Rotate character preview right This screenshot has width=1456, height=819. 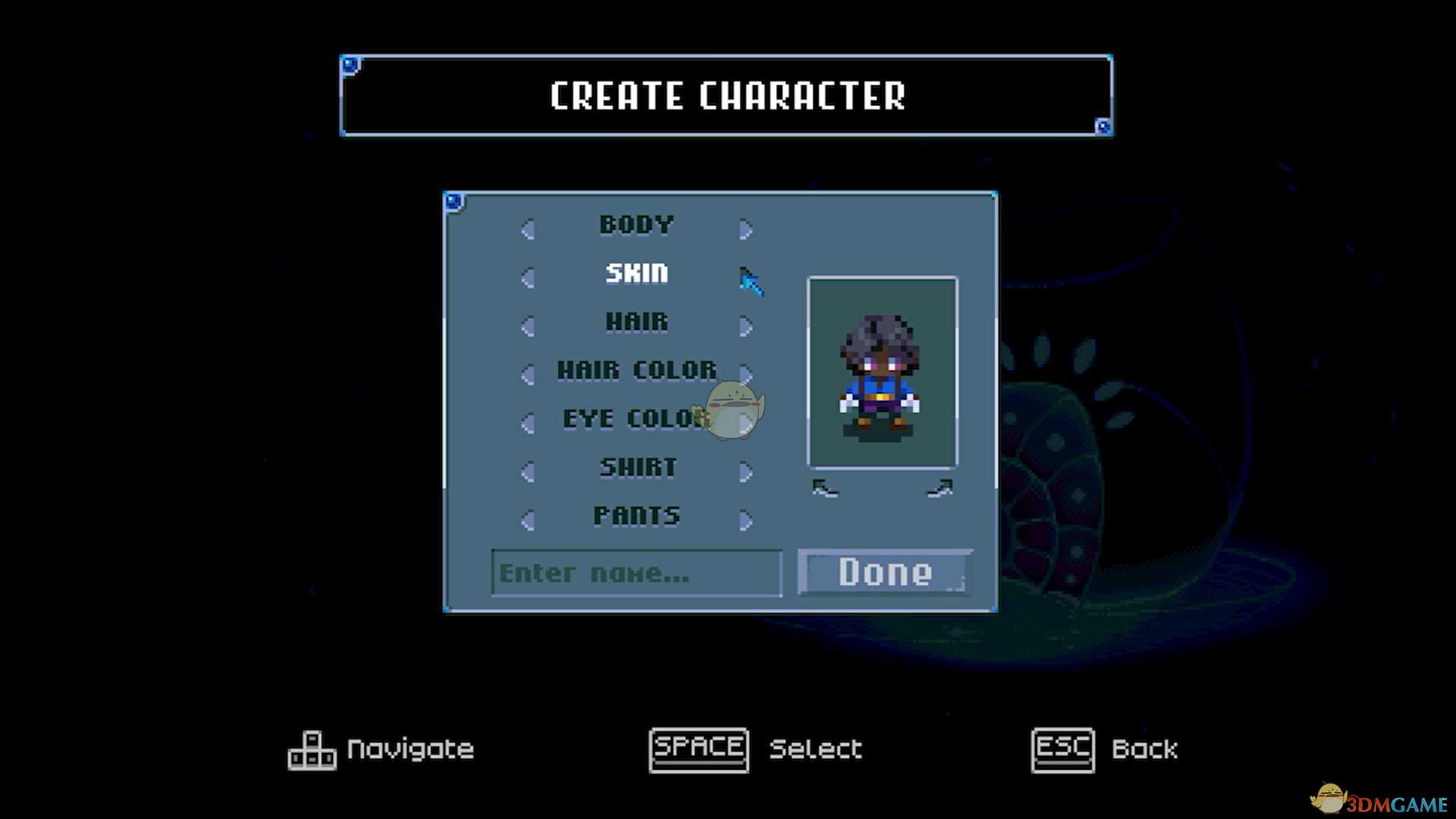(x=940, y=489)
